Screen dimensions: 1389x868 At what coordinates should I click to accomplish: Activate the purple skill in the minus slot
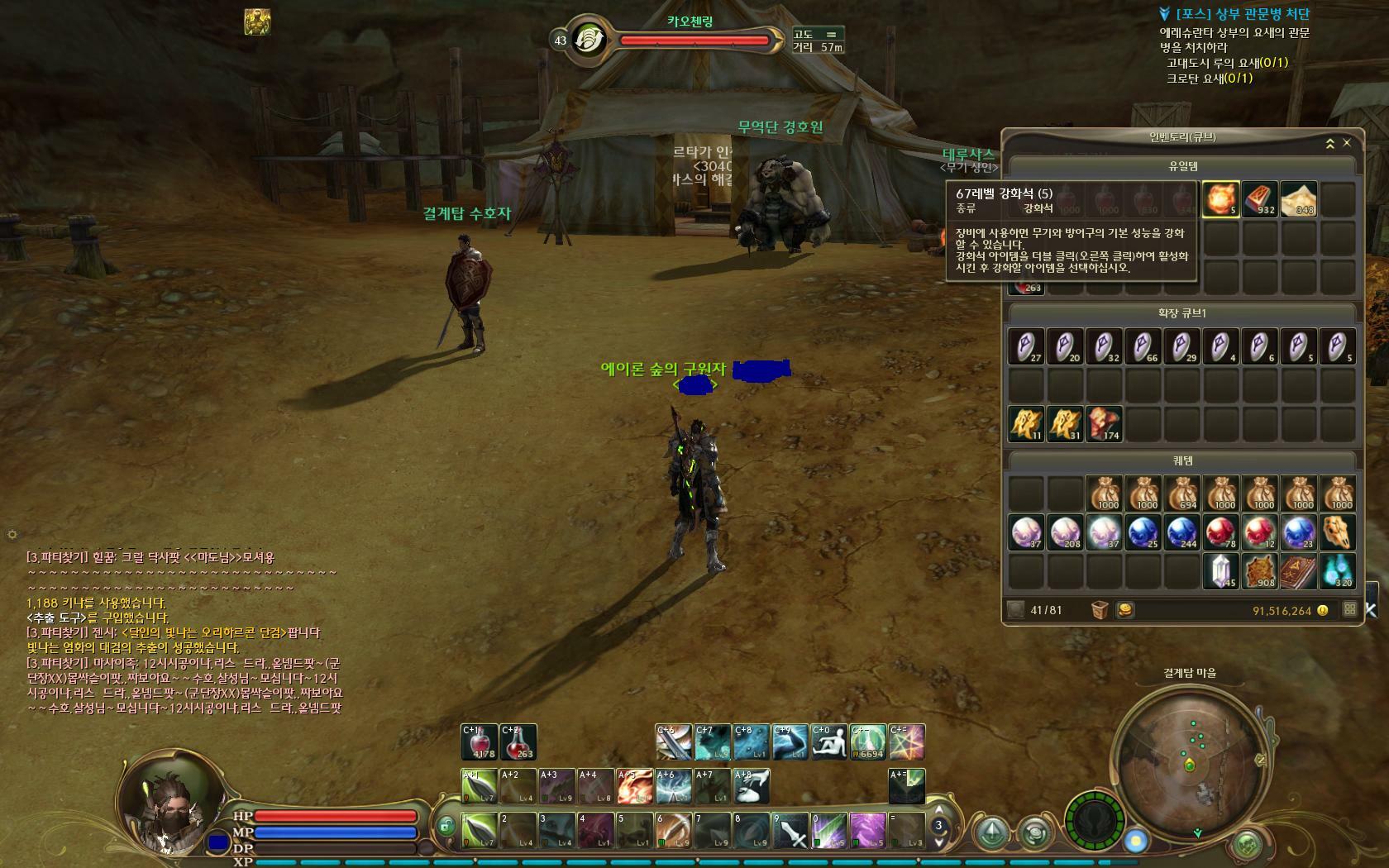point(868,830)
